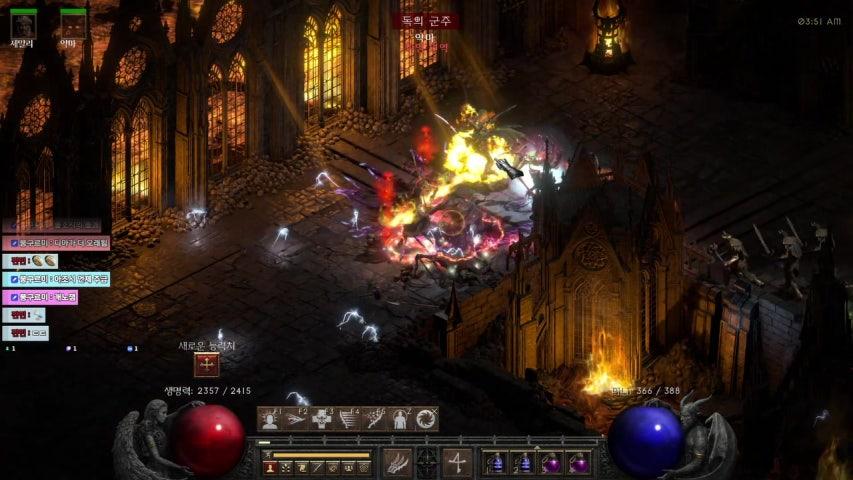Open the right-click skill selector
This screenshot has width=853, height=480.
pos(458,463)
